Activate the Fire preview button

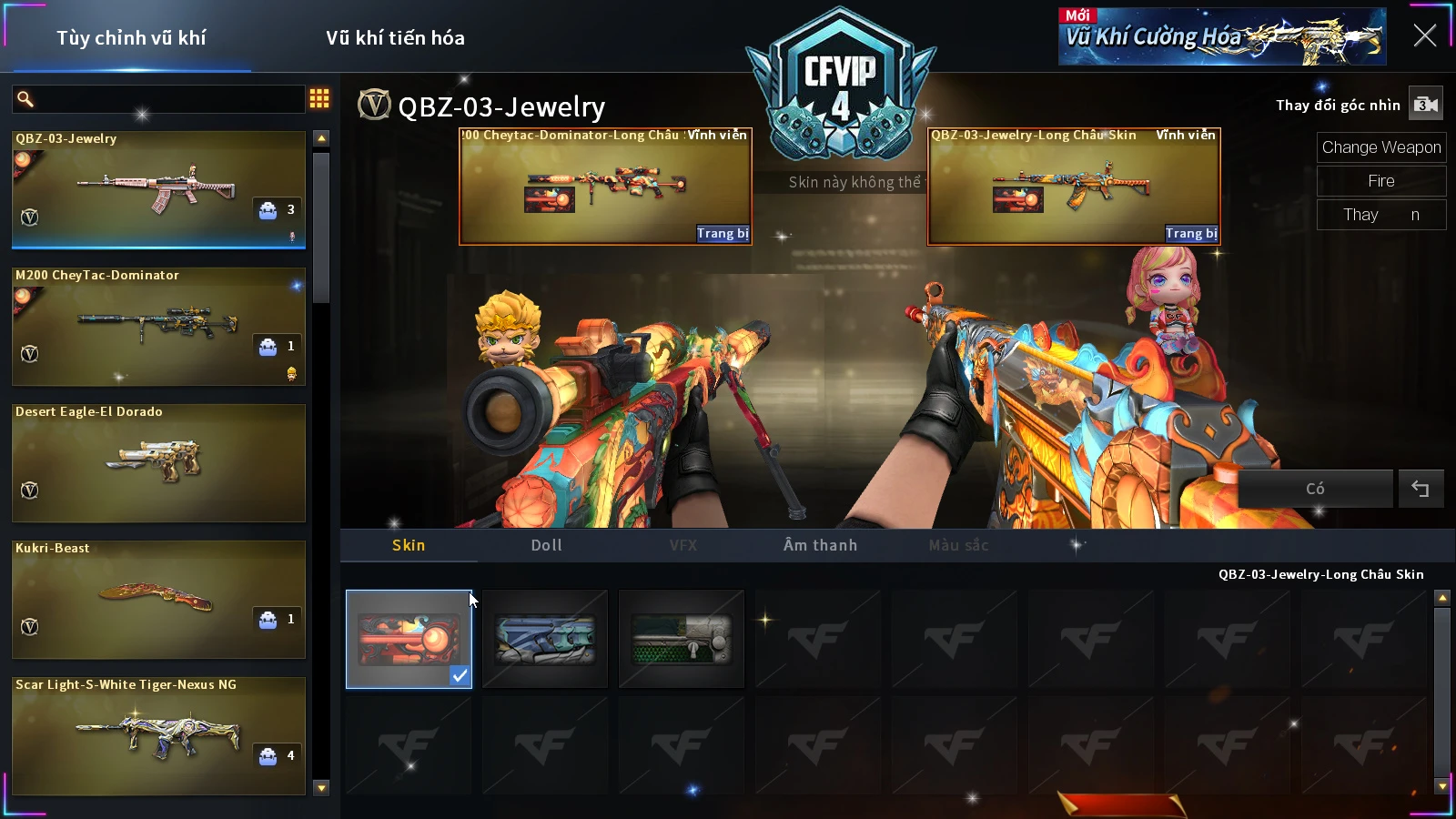point(1380,181)
